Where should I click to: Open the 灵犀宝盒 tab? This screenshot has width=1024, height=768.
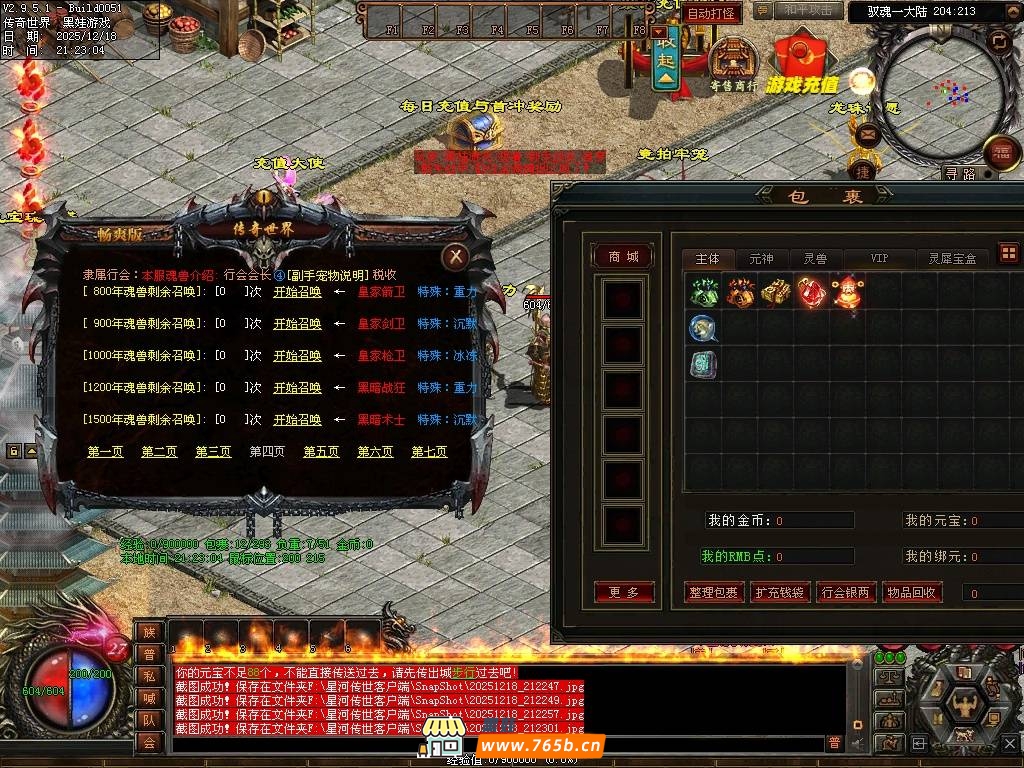pyautogui.click(x=952, y=259)
